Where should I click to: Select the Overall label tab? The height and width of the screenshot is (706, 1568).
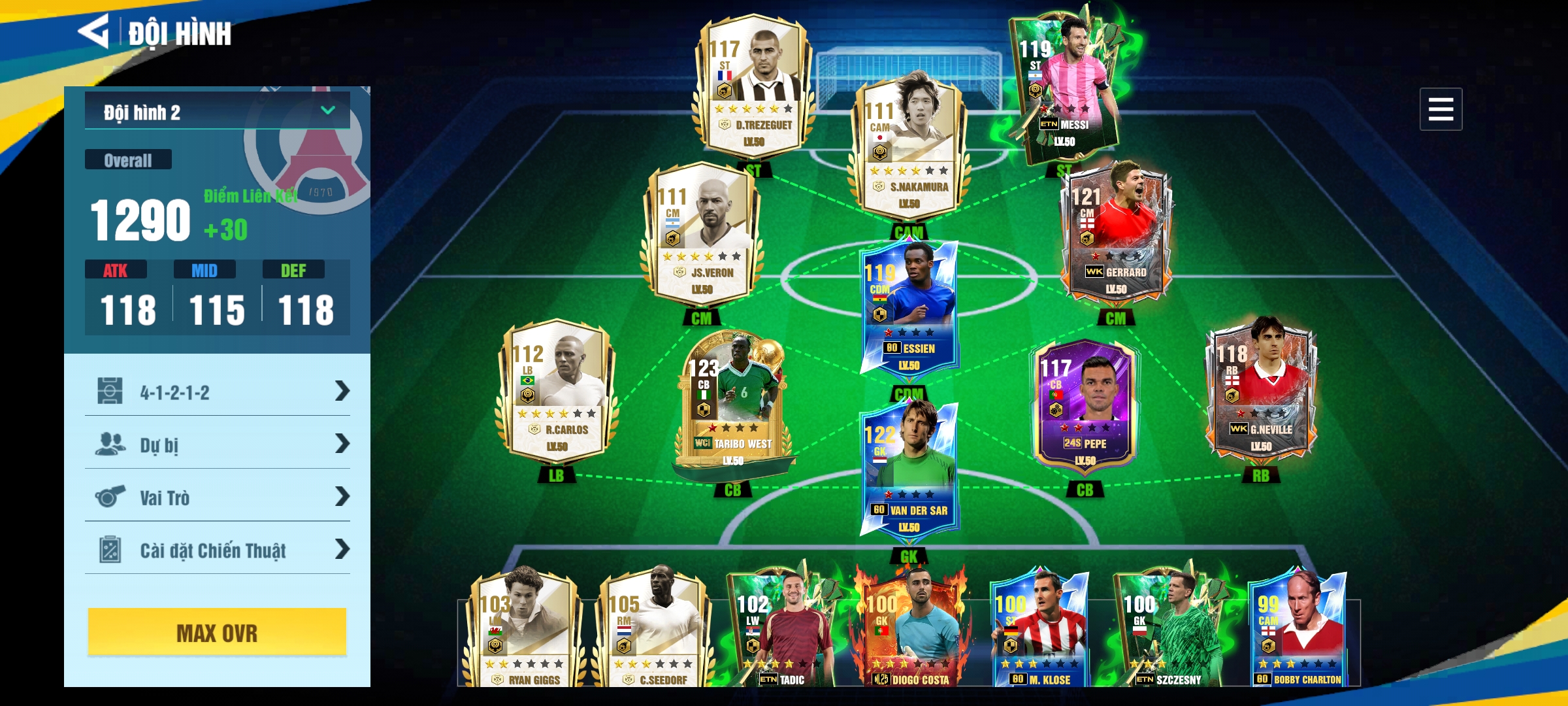128,160
